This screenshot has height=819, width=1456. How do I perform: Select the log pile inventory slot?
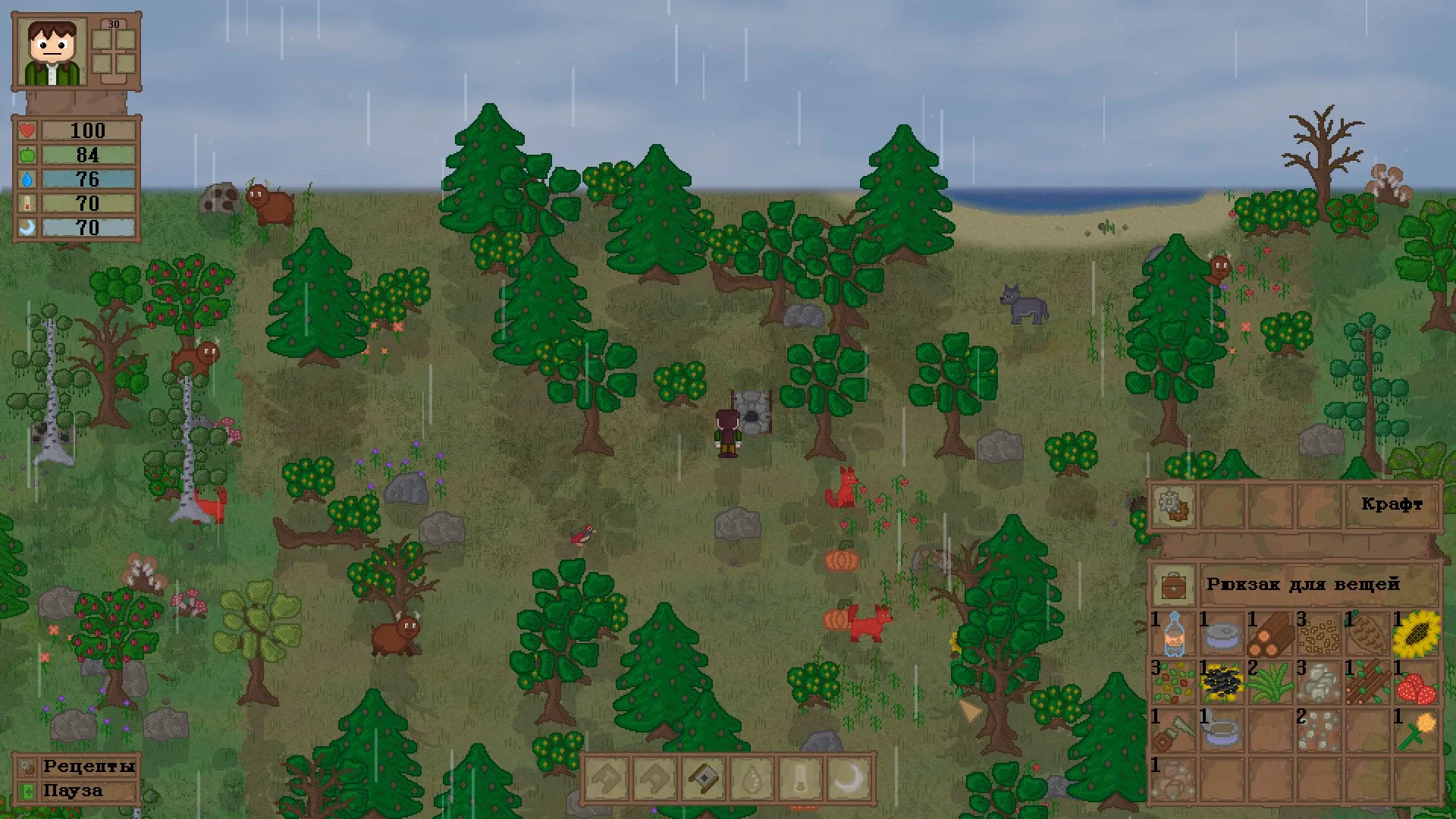pos(1269,634)
